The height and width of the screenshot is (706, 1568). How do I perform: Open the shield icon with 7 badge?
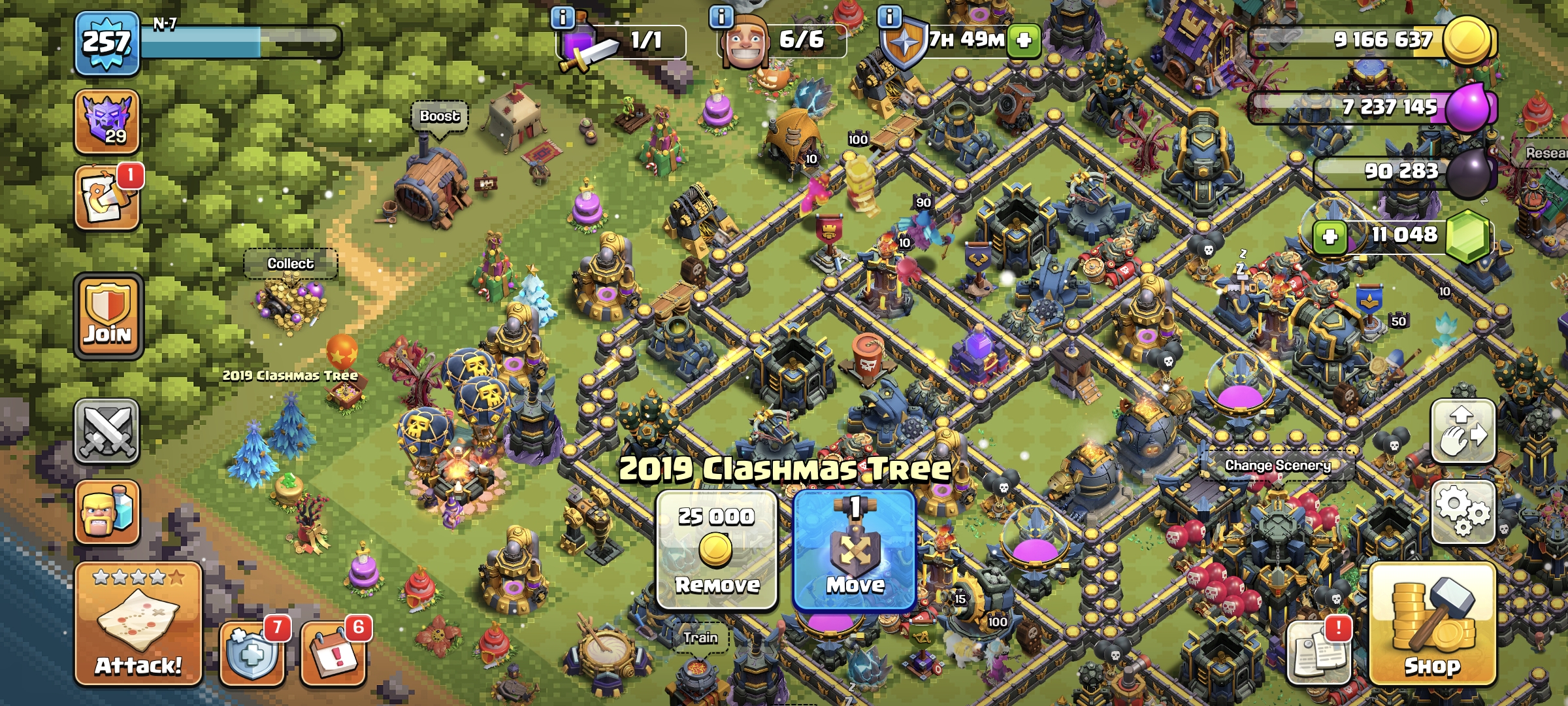point(252,652)
